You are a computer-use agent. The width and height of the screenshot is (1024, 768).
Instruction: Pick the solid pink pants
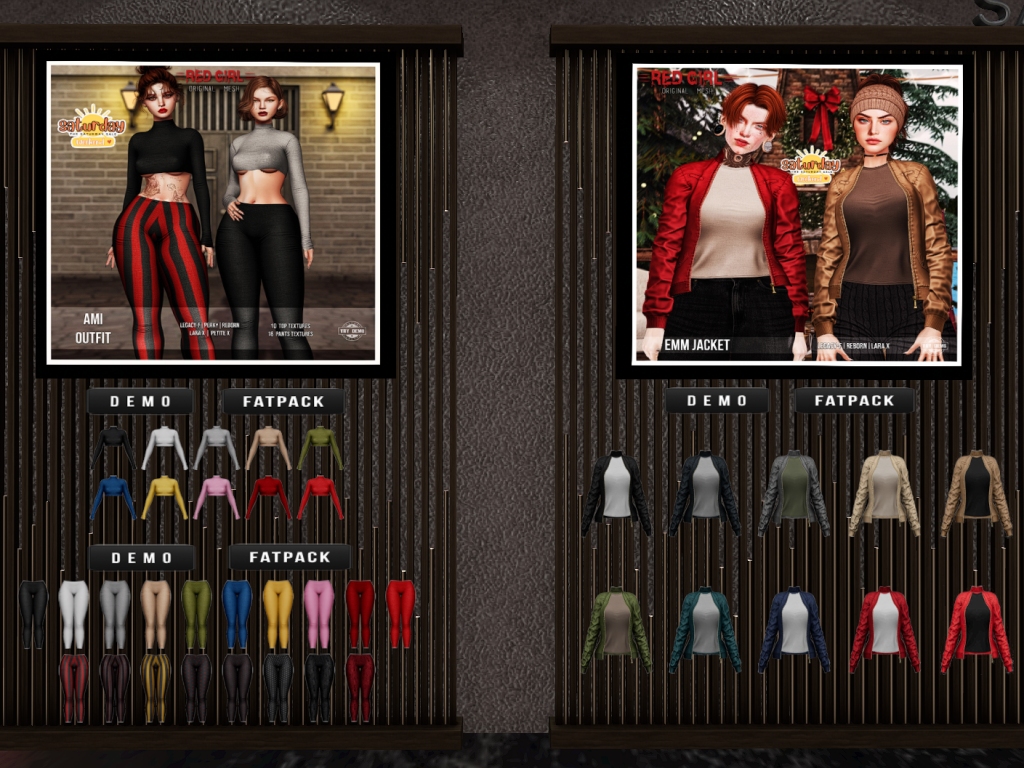318,614
